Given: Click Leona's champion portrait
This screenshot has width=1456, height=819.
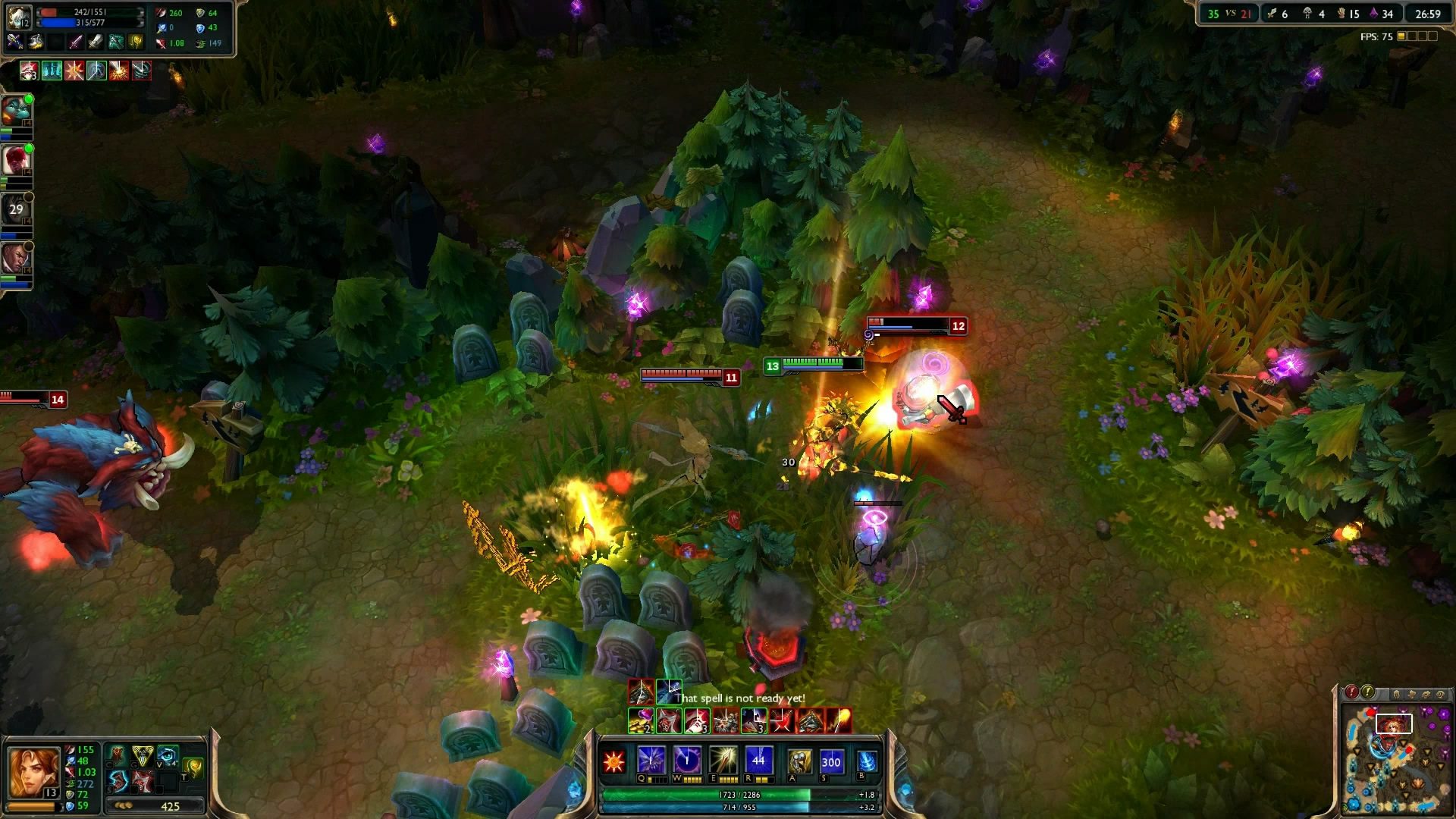Looking at the screenshot, I should tap(34, 772).
